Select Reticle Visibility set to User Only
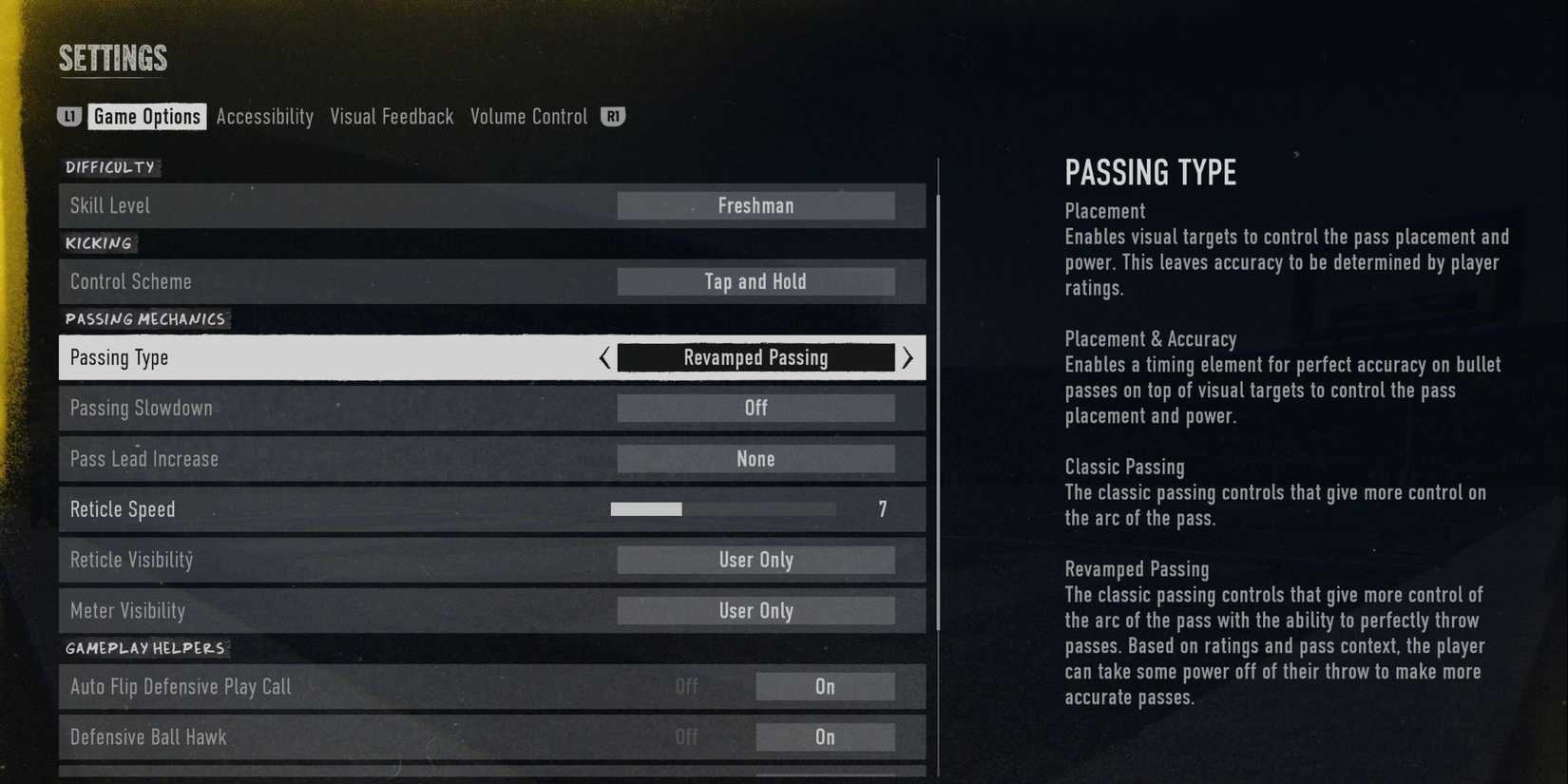The height and width of the screenshot is (784, 1568). pyautogui.click(x=755, y=560)
